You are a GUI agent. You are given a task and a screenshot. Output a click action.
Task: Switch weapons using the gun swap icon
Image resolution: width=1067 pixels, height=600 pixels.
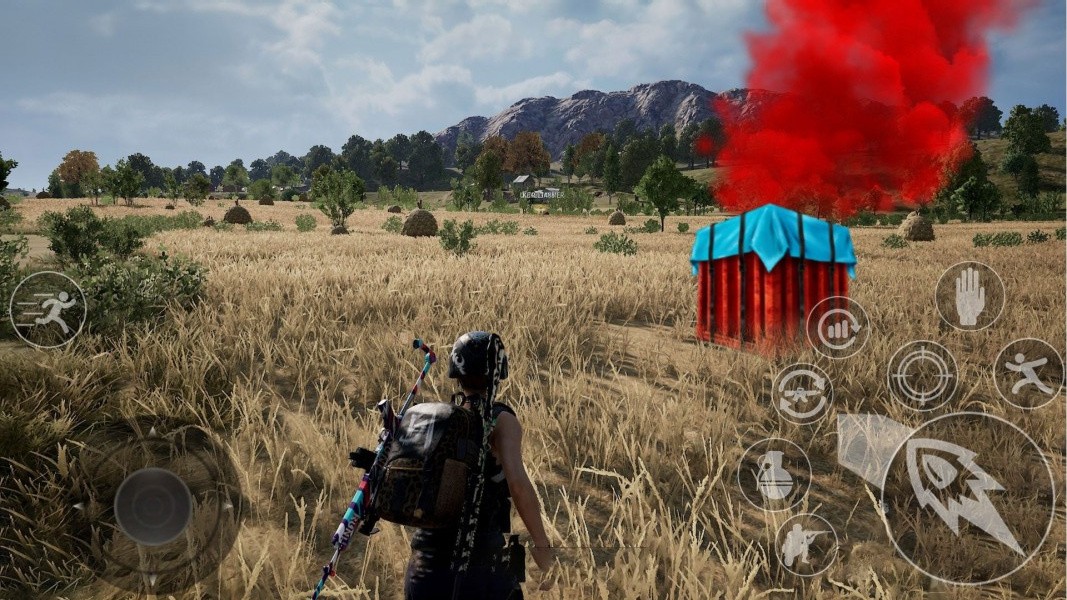(802, 393)
